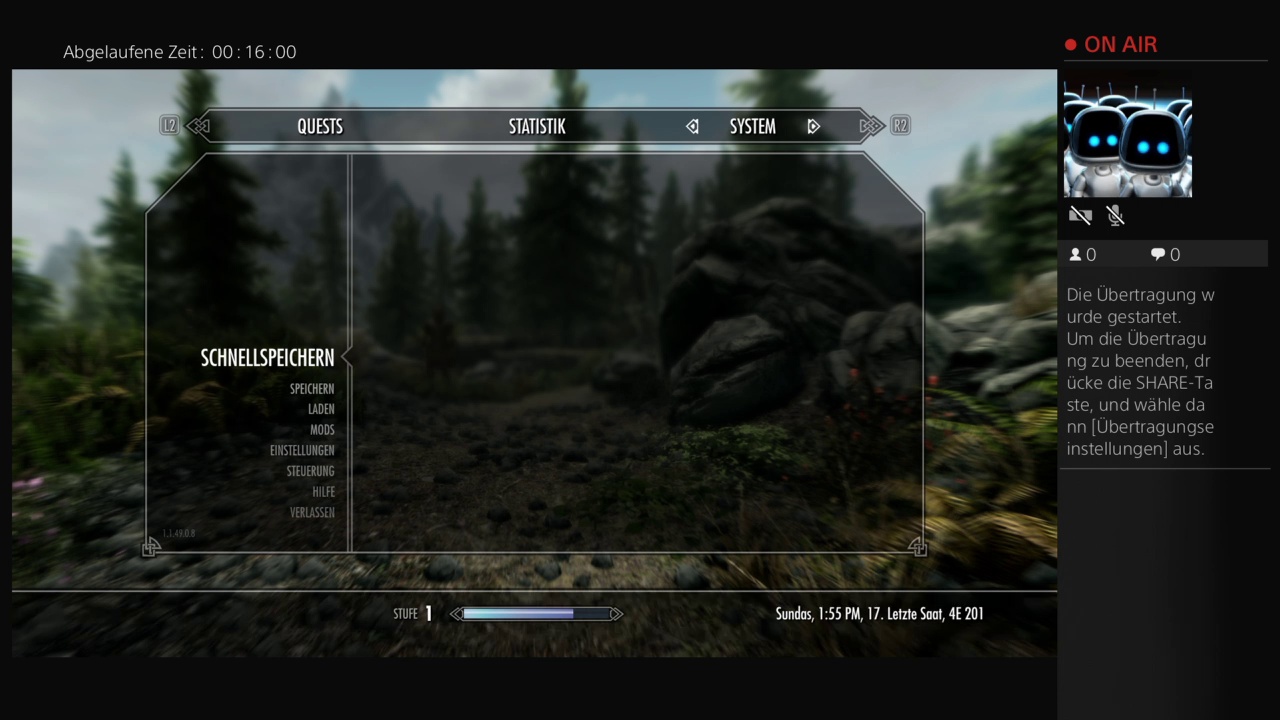1280x720 pixels.
Task: Open the Laden menu entry
Action: coord(321,409)
